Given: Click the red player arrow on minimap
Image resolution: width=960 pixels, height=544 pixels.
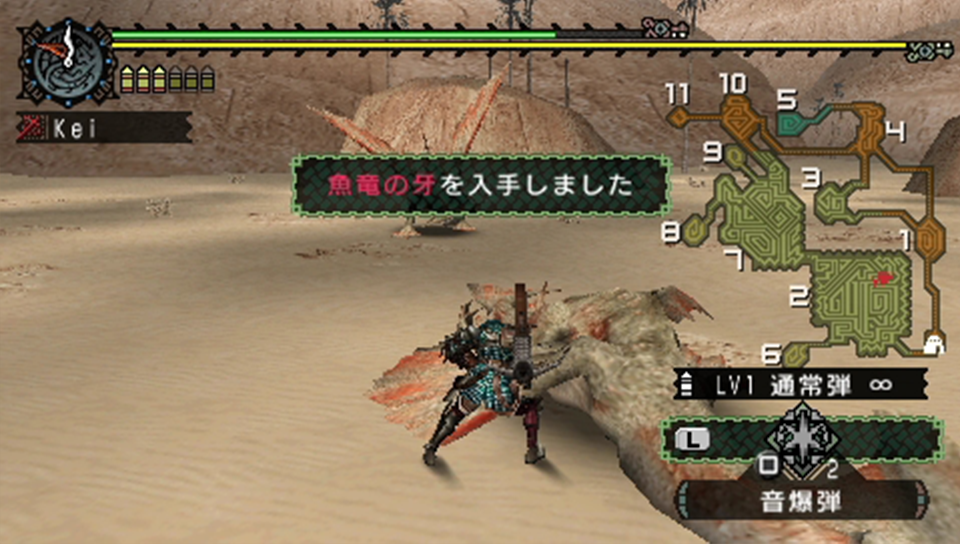Looking at the screenshot, I should [882, 279].
